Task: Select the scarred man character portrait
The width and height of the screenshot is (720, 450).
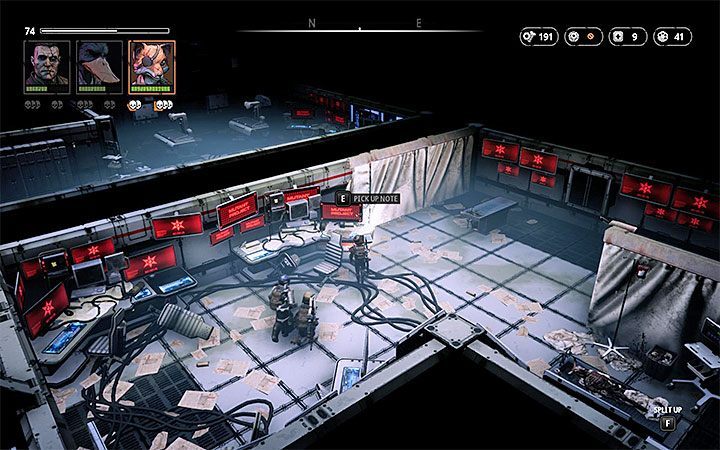Action: pos(47,66)
